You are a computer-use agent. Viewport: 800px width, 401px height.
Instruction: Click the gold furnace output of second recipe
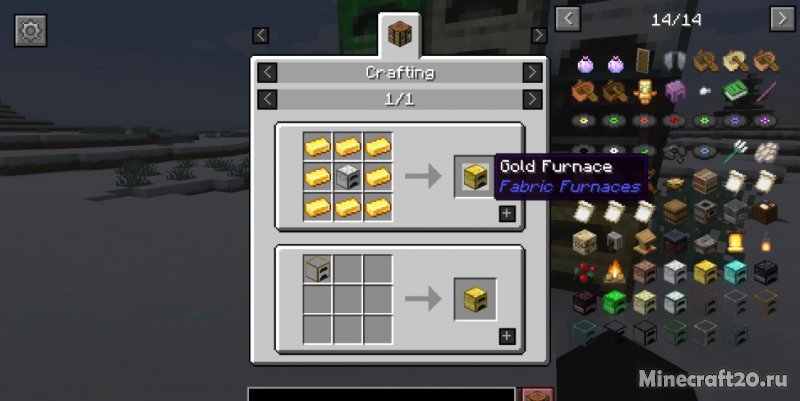click(x=475, y=299)
